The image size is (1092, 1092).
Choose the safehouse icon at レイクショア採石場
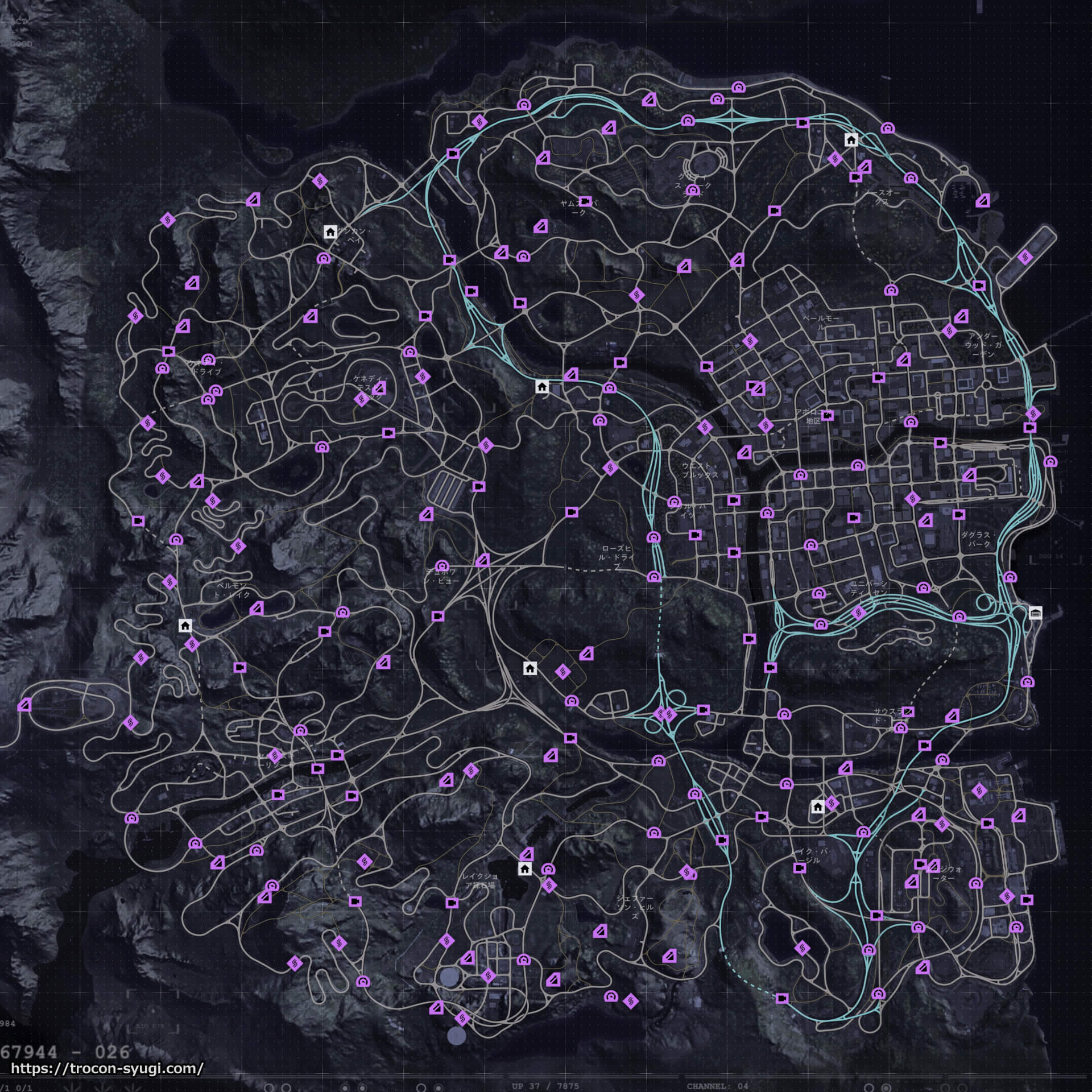(525, 868)
